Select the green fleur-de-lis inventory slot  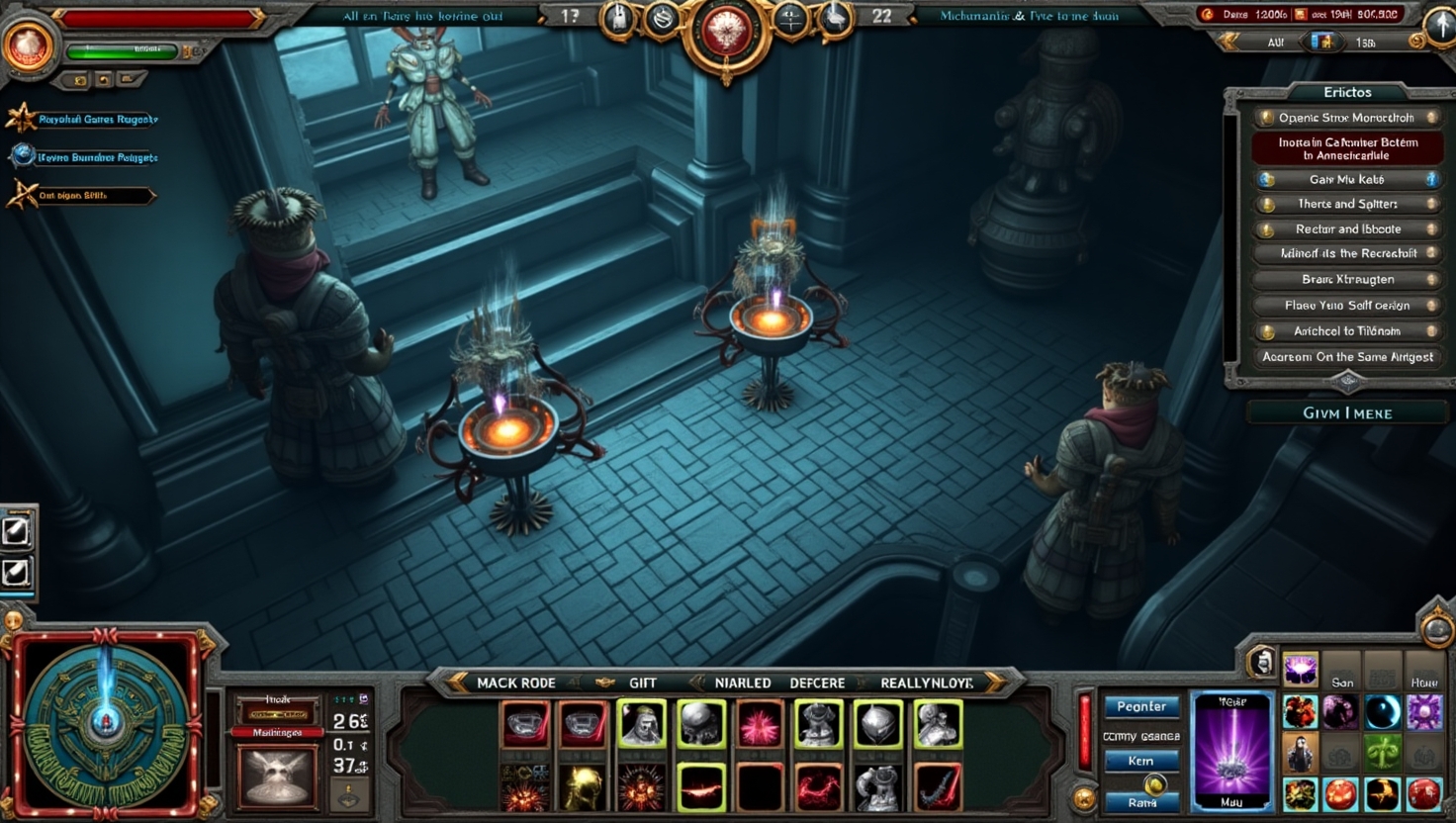pos(1383,754)
